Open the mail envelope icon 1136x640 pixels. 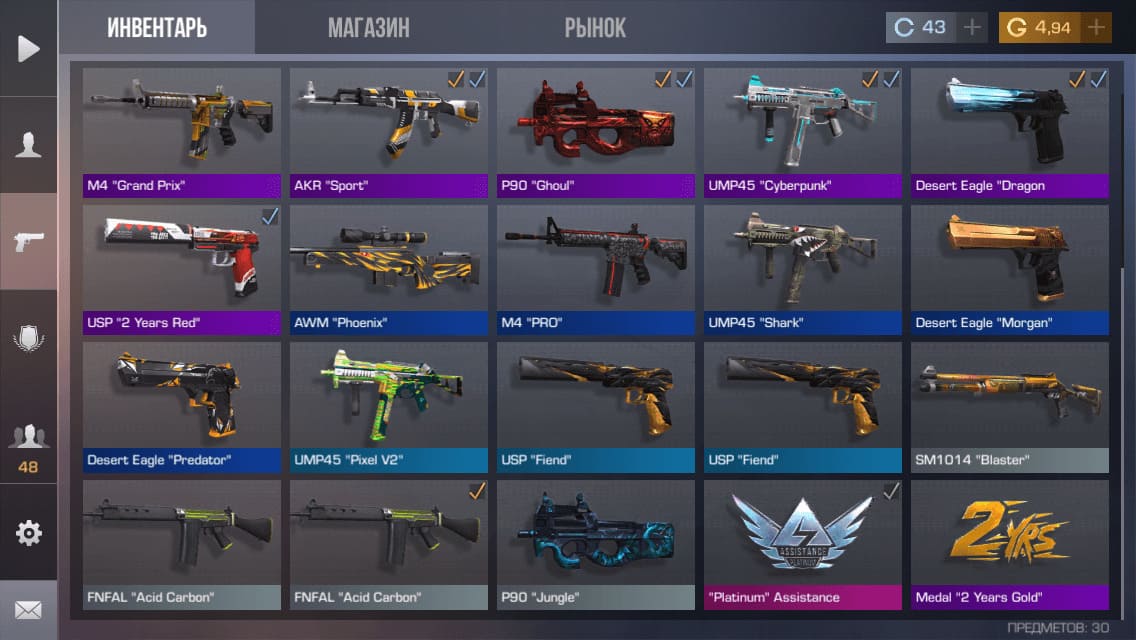pos(28,609)
